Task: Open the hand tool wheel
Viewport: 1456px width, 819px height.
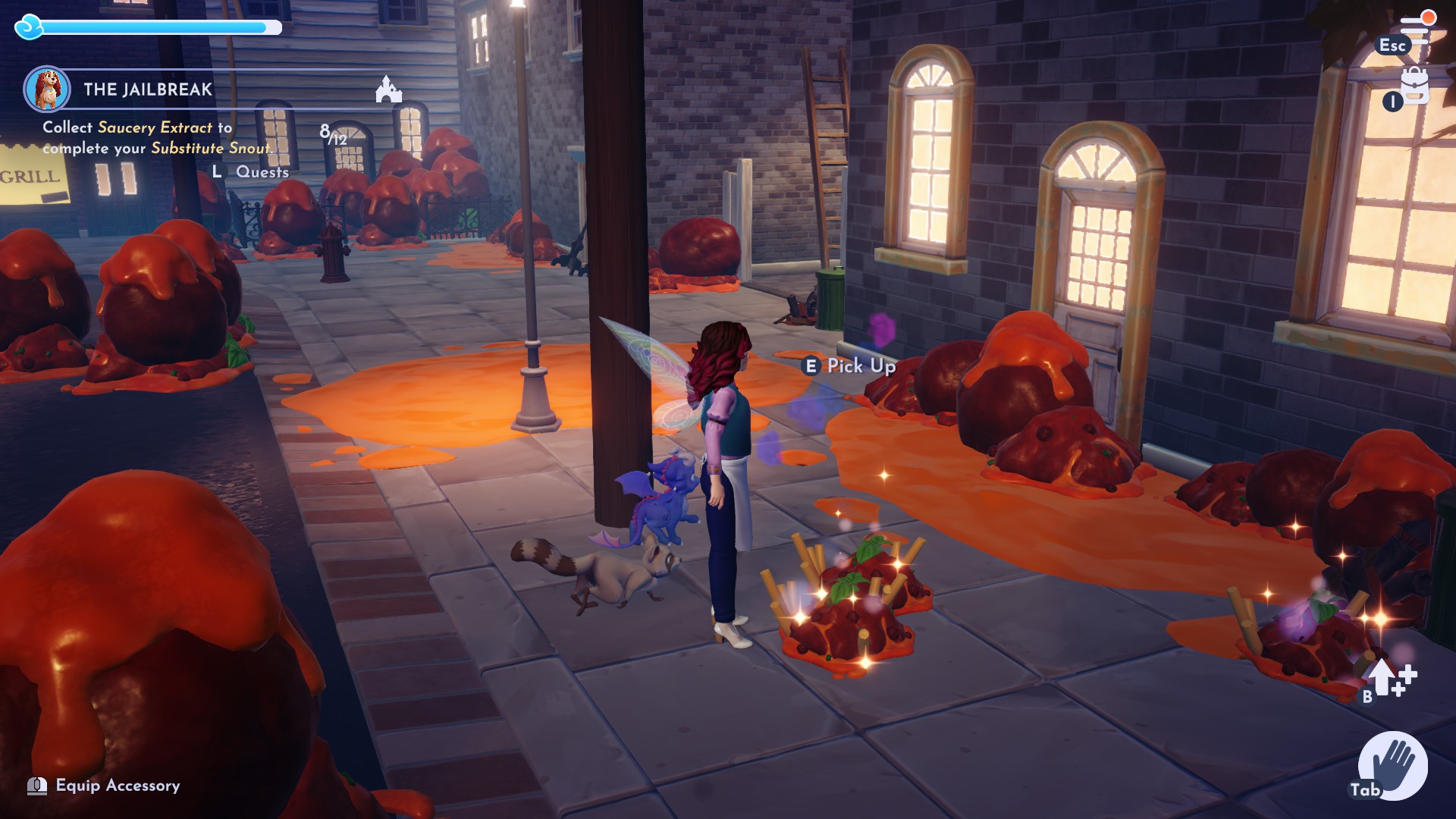Action: pyautogui.click(x=1392, y=765)
